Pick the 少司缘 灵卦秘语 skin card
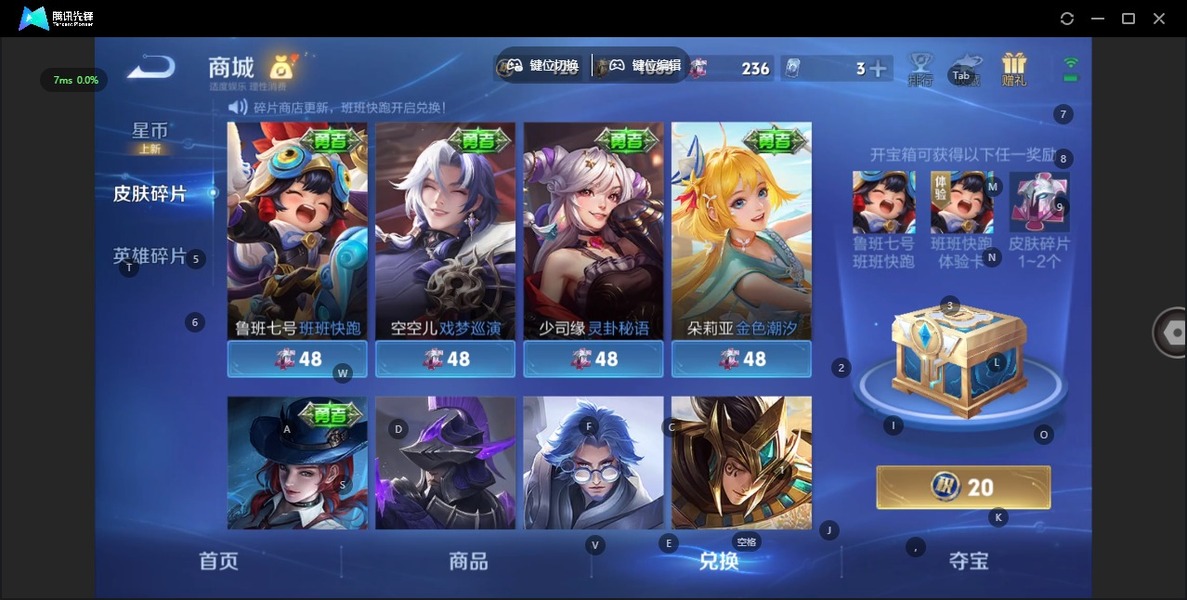The width and height of the screenshot is (1187, 600). 593,230
